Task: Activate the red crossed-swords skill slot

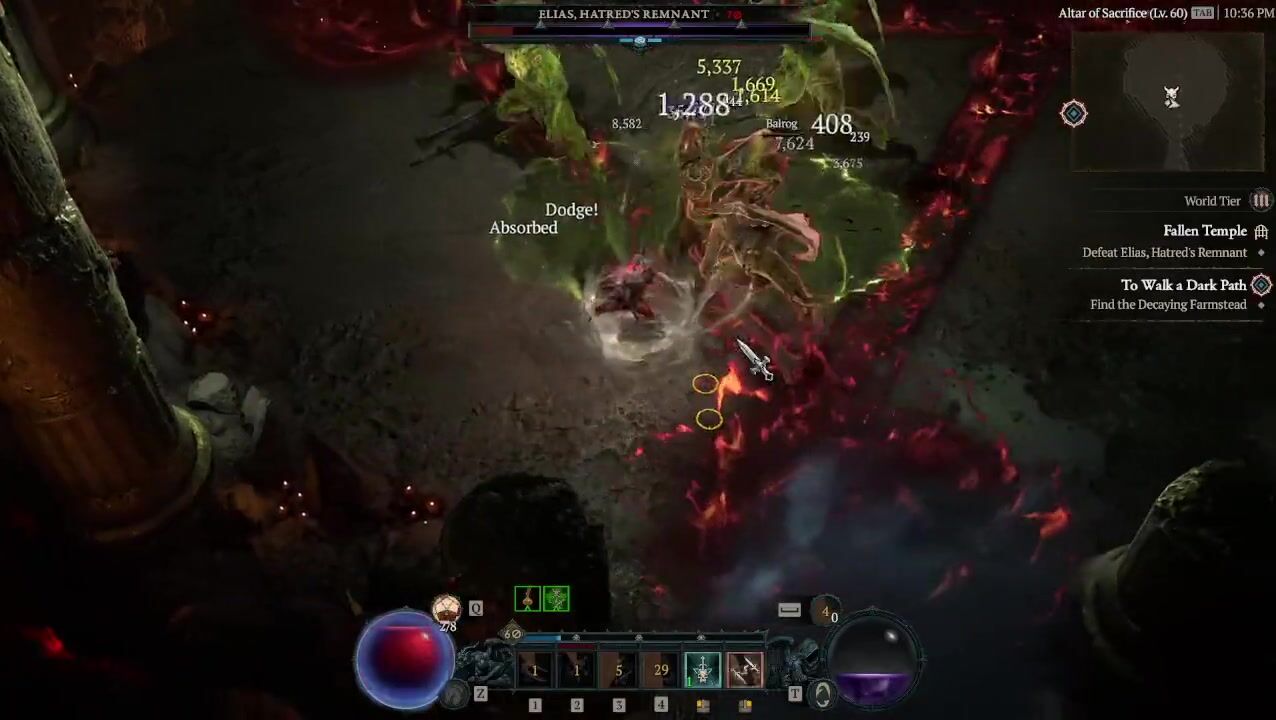Action: click(744, 670)
